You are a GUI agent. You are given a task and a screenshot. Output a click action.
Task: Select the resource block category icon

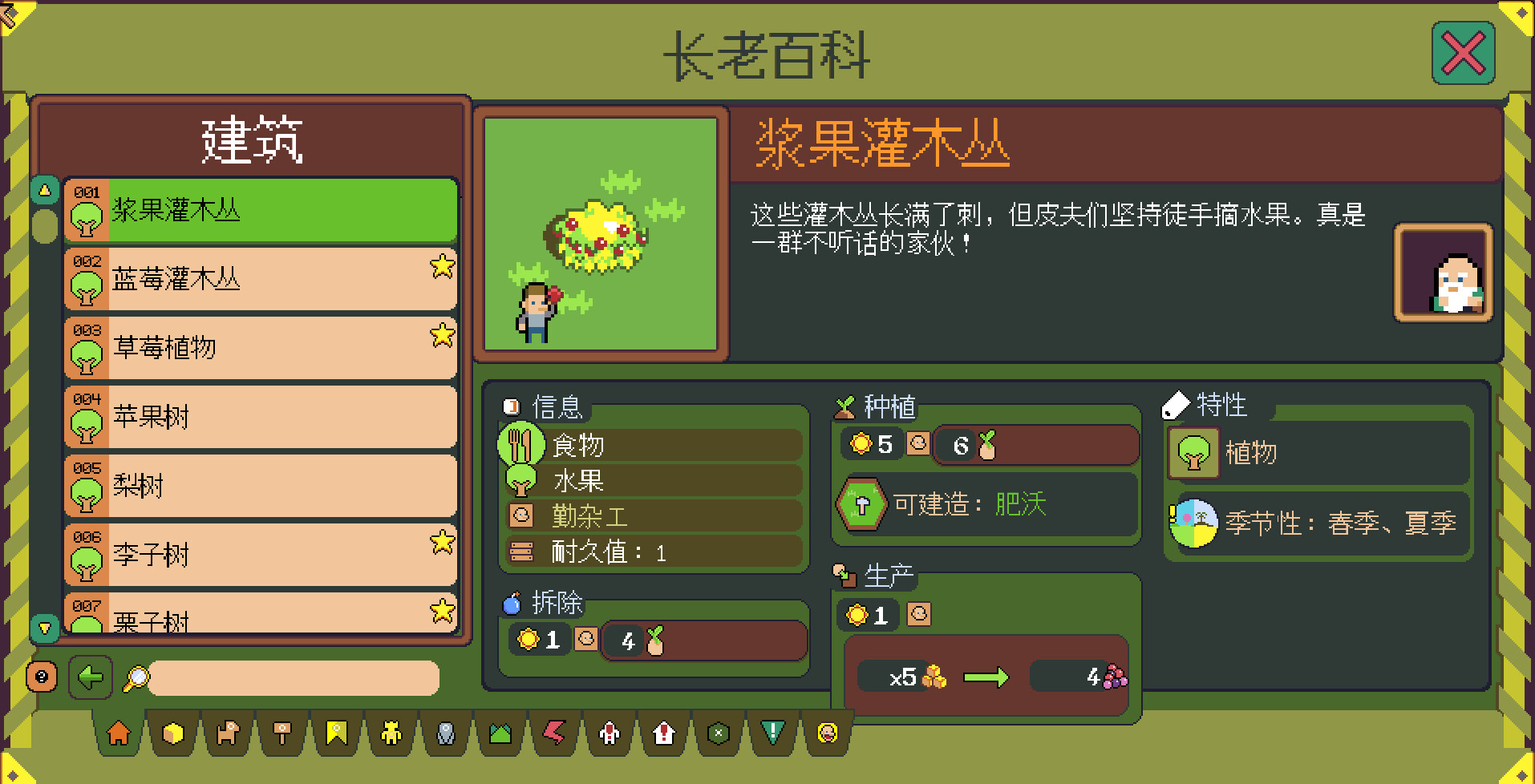pos(172,733)
